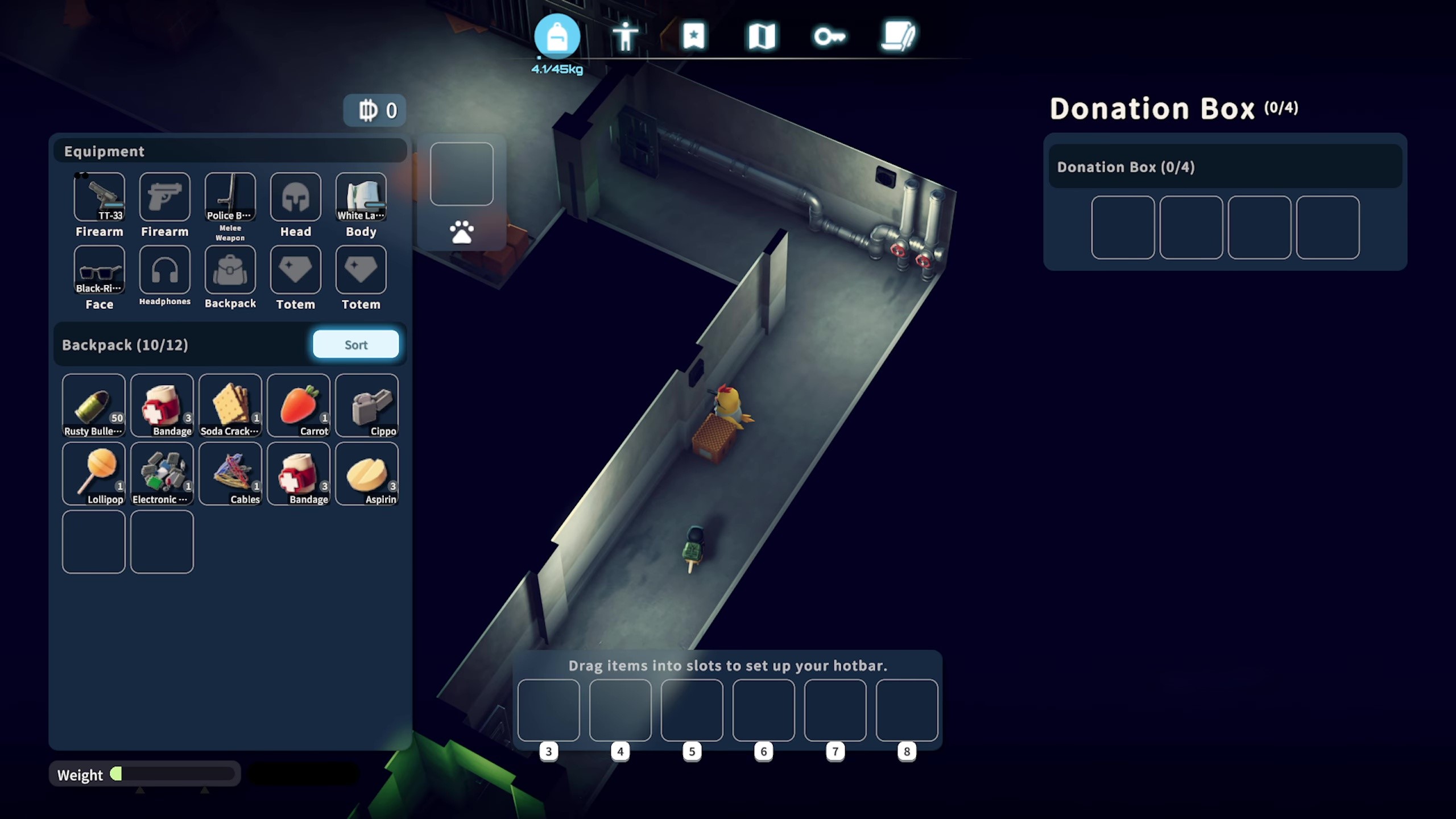
Task: Select the Soda Crackers item
Action: (230, 405)
